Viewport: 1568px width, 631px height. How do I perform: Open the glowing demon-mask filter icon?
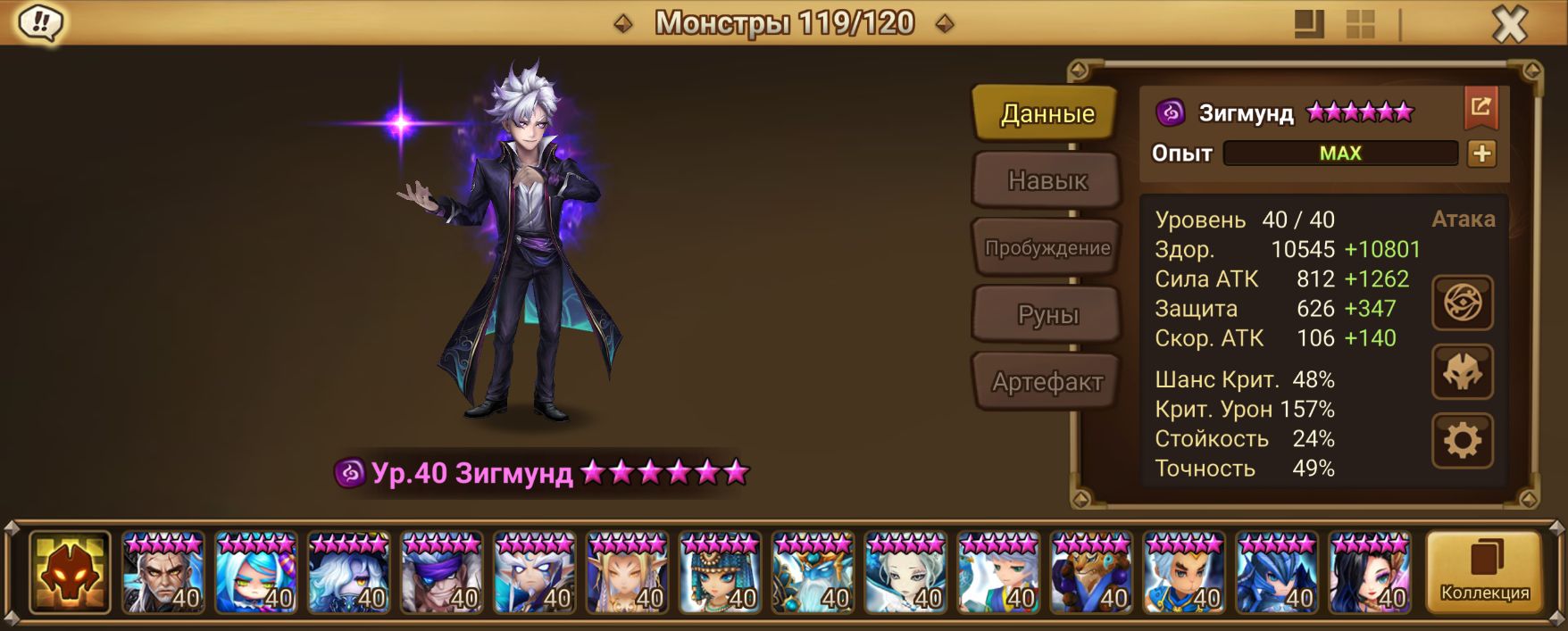click(x=70, y=572)
